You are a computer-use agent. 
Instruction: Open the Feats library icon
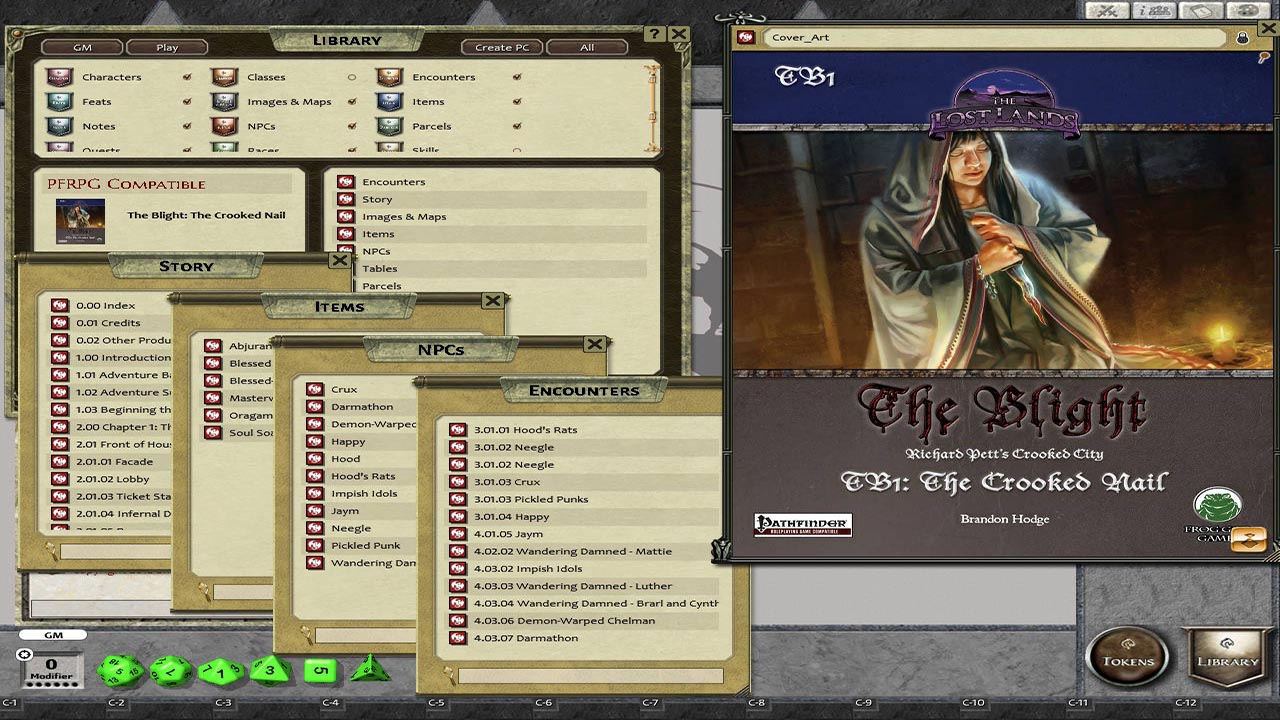58,102
